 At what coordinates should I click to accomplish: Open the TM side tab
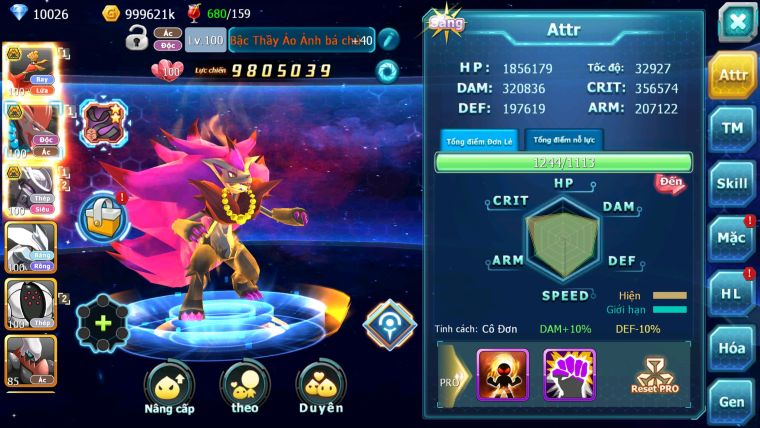point(732,129)
